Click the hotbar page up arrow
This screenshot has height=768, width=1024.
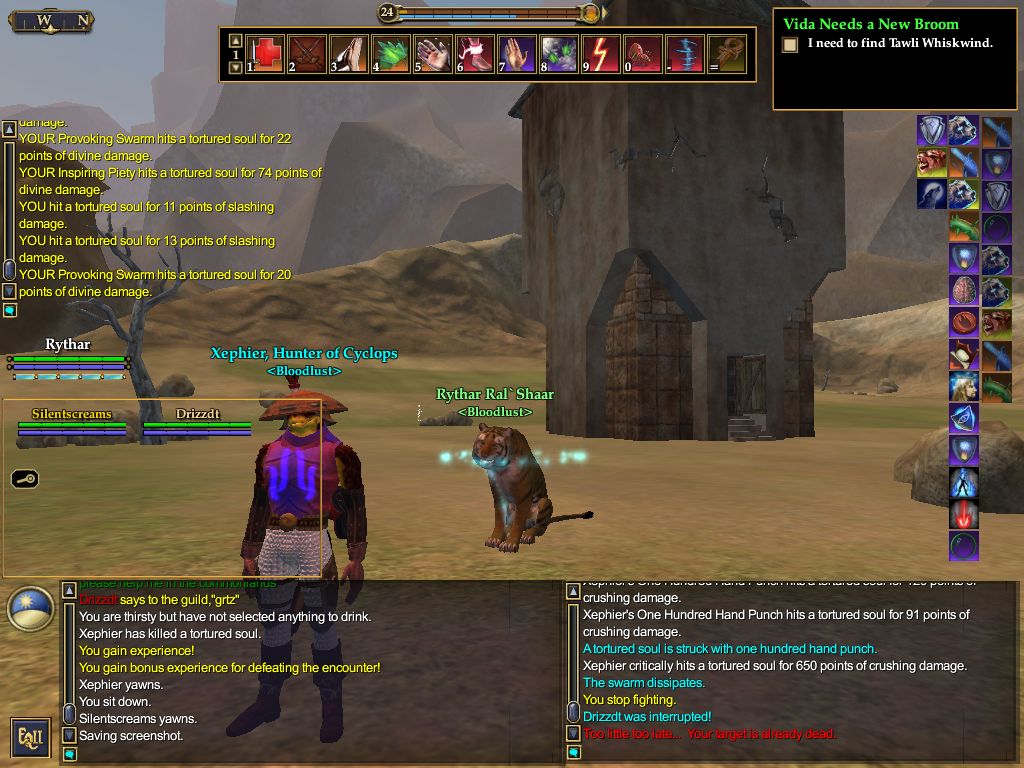tap(235, 41)
